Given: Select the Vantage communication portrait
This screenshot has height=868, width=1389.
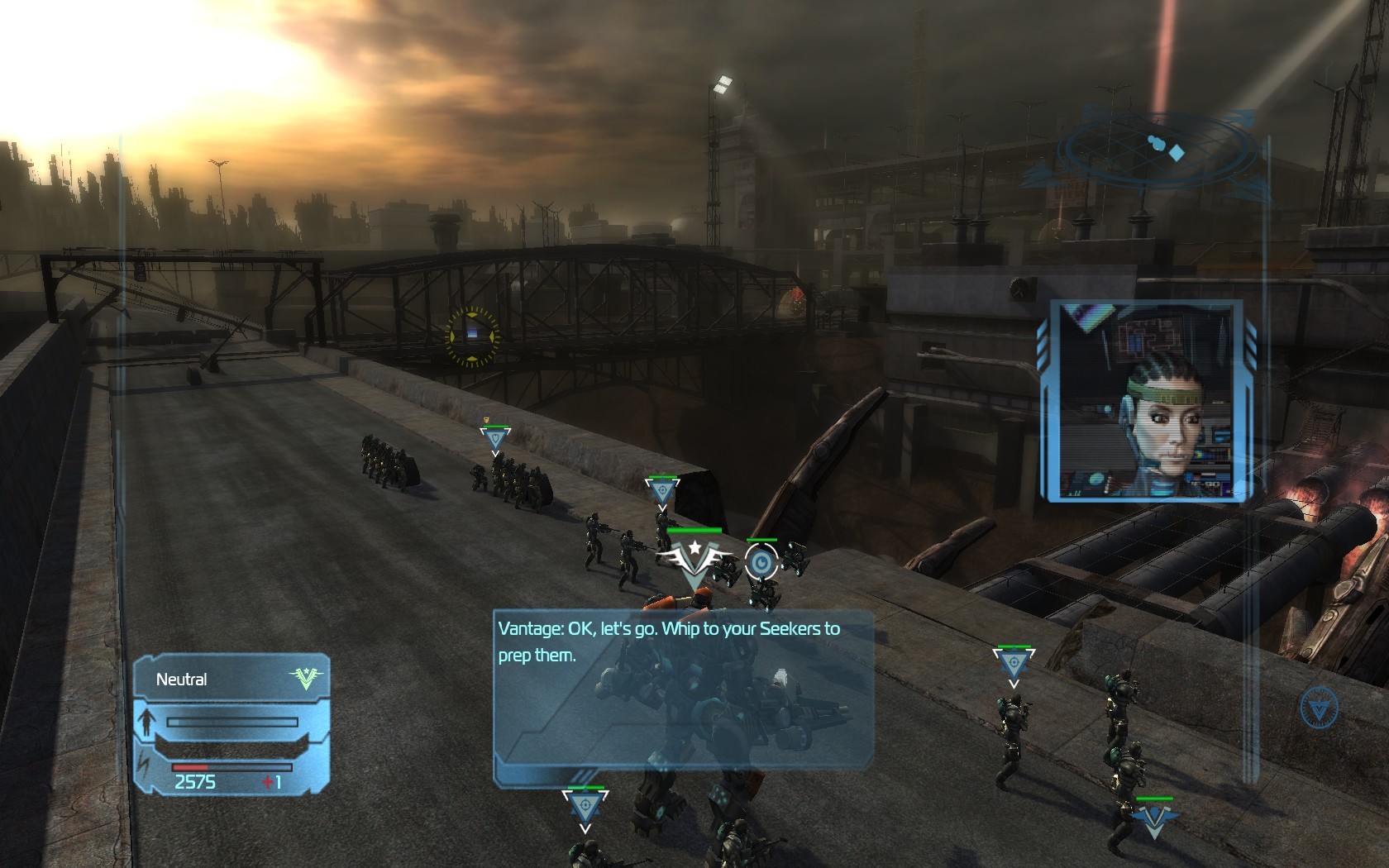Looking at the screenshot, I should click(1148, 401).
